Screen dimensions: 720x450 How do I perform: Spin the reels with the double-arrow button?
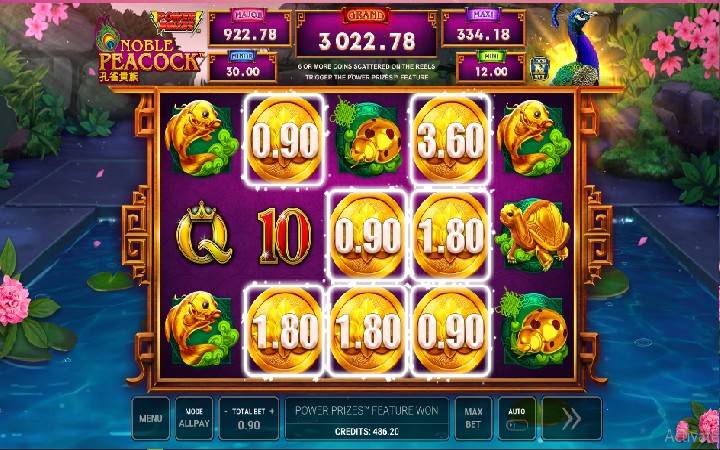(x=572, y=419)
